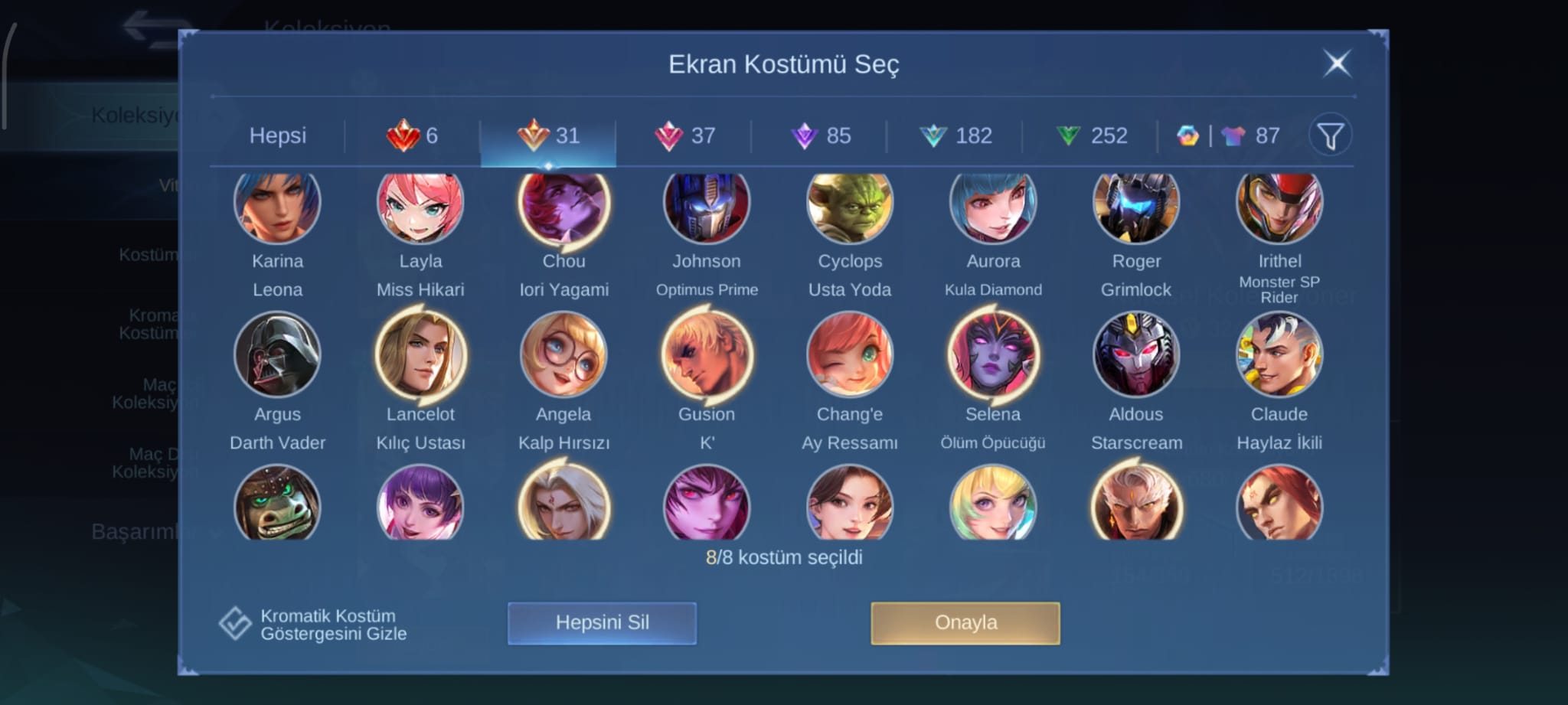Pick Argus Darth Vader skin

click(x=277, y=355)
